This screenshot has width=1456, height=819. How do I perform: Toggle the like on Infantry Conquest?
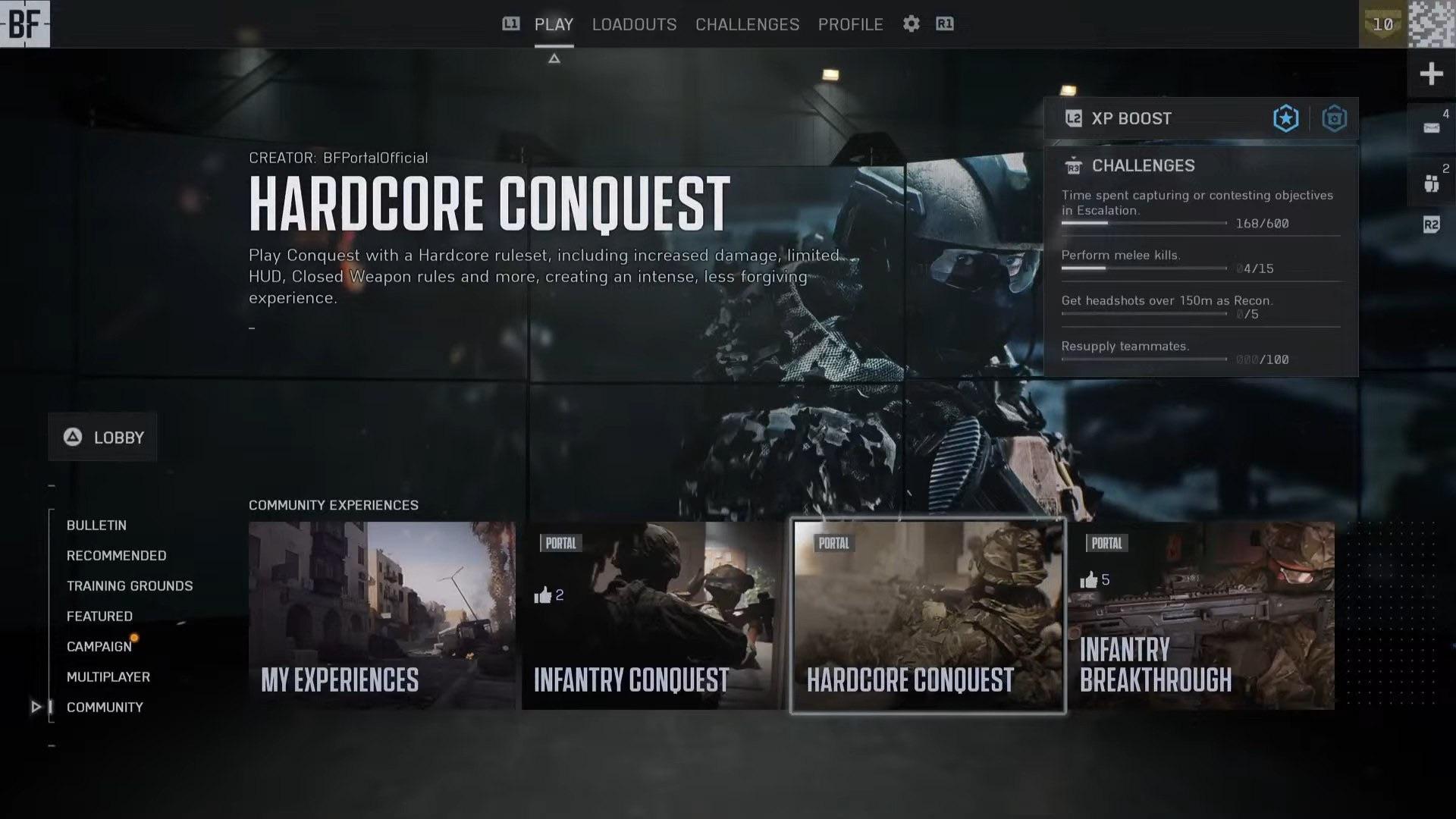(x=543, y=594)
